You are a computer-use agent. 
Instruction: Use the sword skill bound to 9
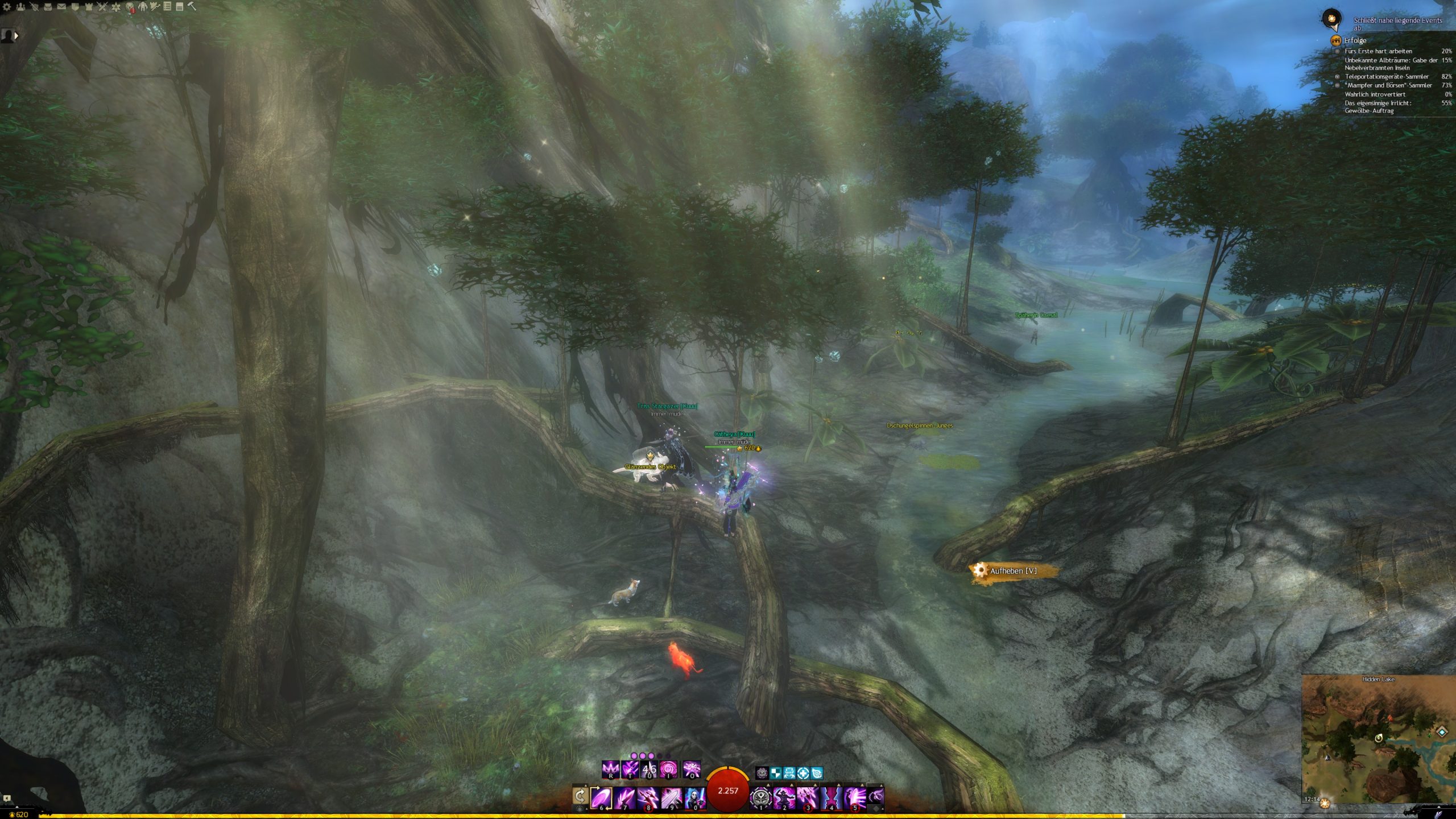click(671, 797)
